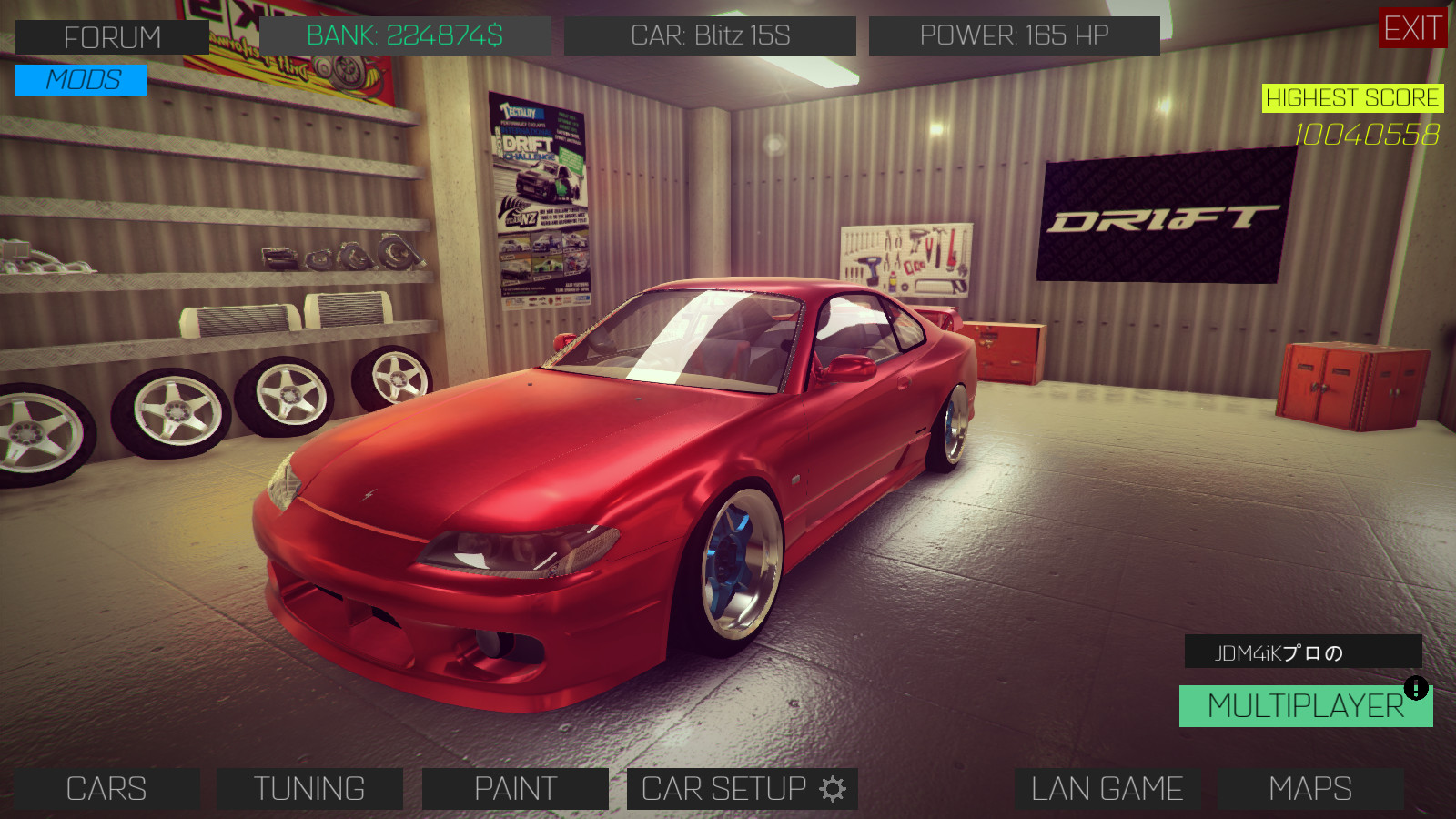Image resolution: width=1456 pixels, height=819 pixels.
Task: Select the MODS ribbon under FORUM
Action: 80,81
